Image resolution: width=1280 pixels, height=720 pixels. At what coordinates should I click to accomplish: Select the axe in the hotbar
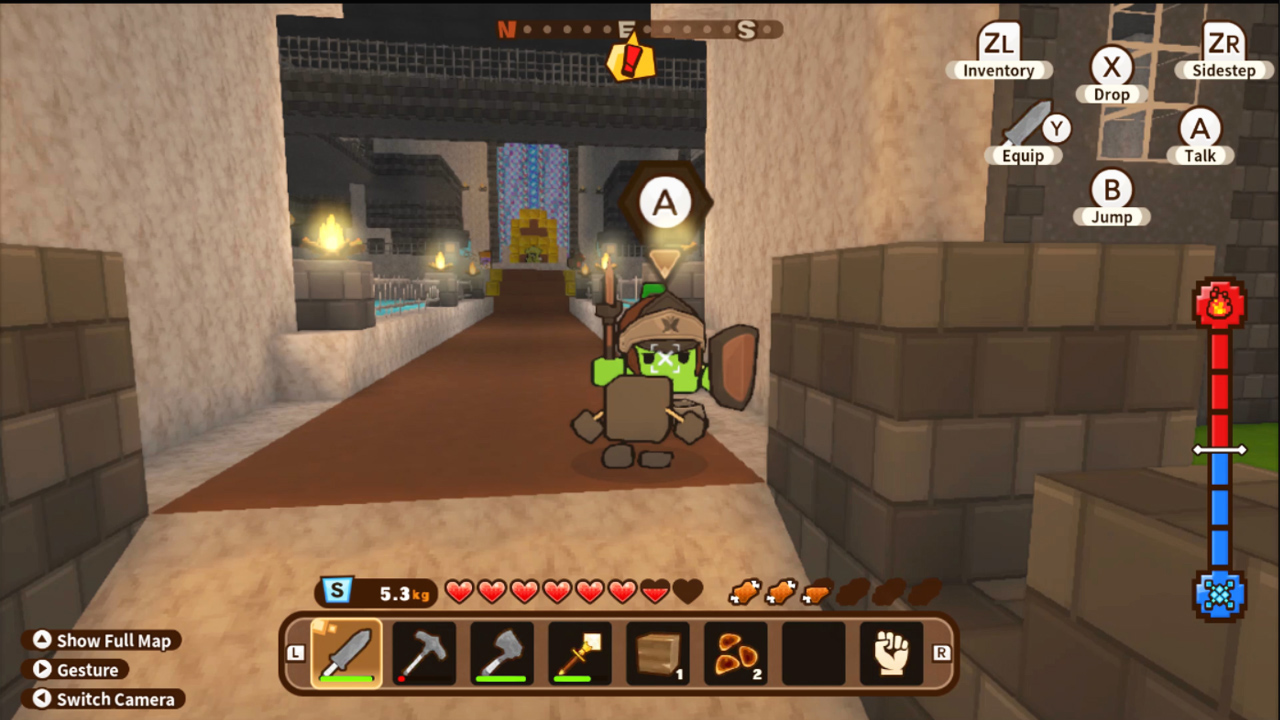point(501,652)
